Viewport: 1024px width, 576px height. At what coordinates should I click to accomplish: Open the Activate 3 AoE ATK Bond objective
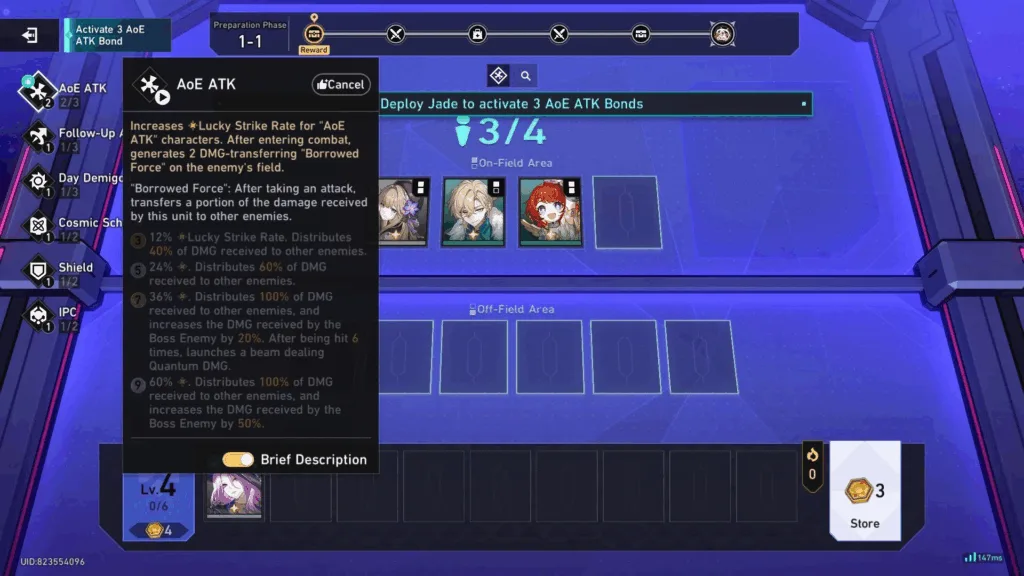[117, 35]
